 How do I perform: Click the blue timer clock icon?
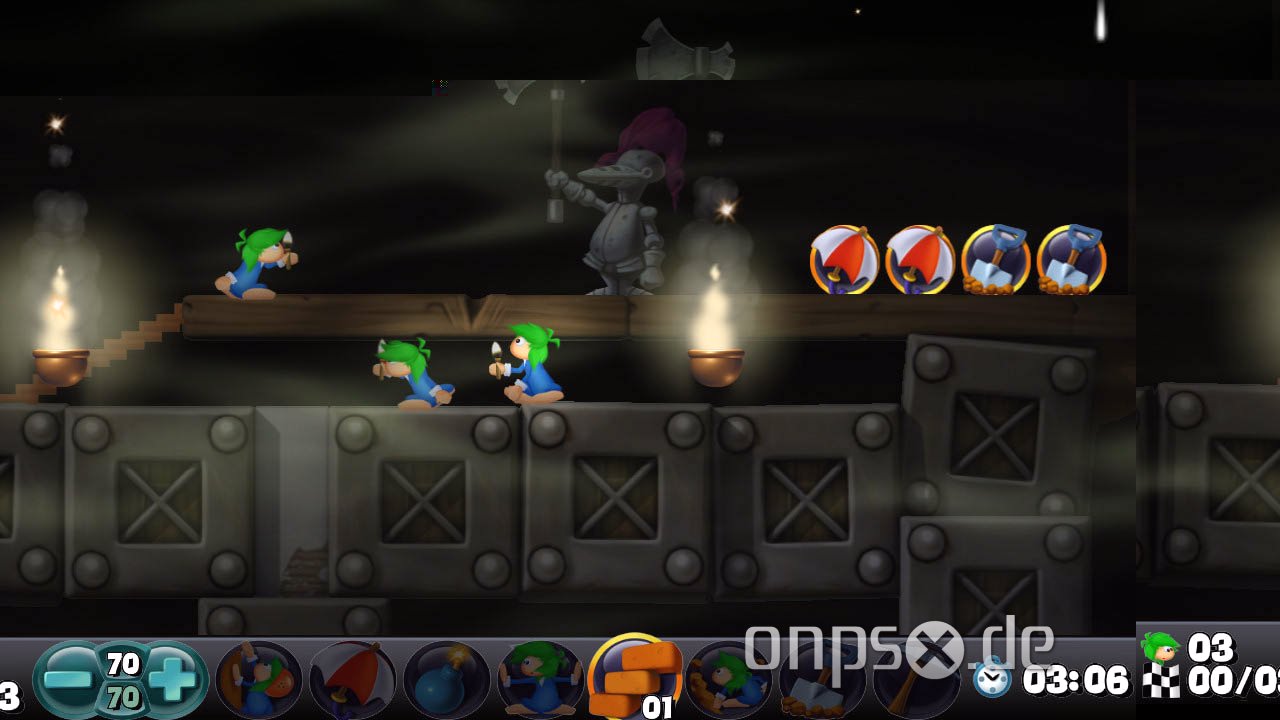(x=993, y=679)
